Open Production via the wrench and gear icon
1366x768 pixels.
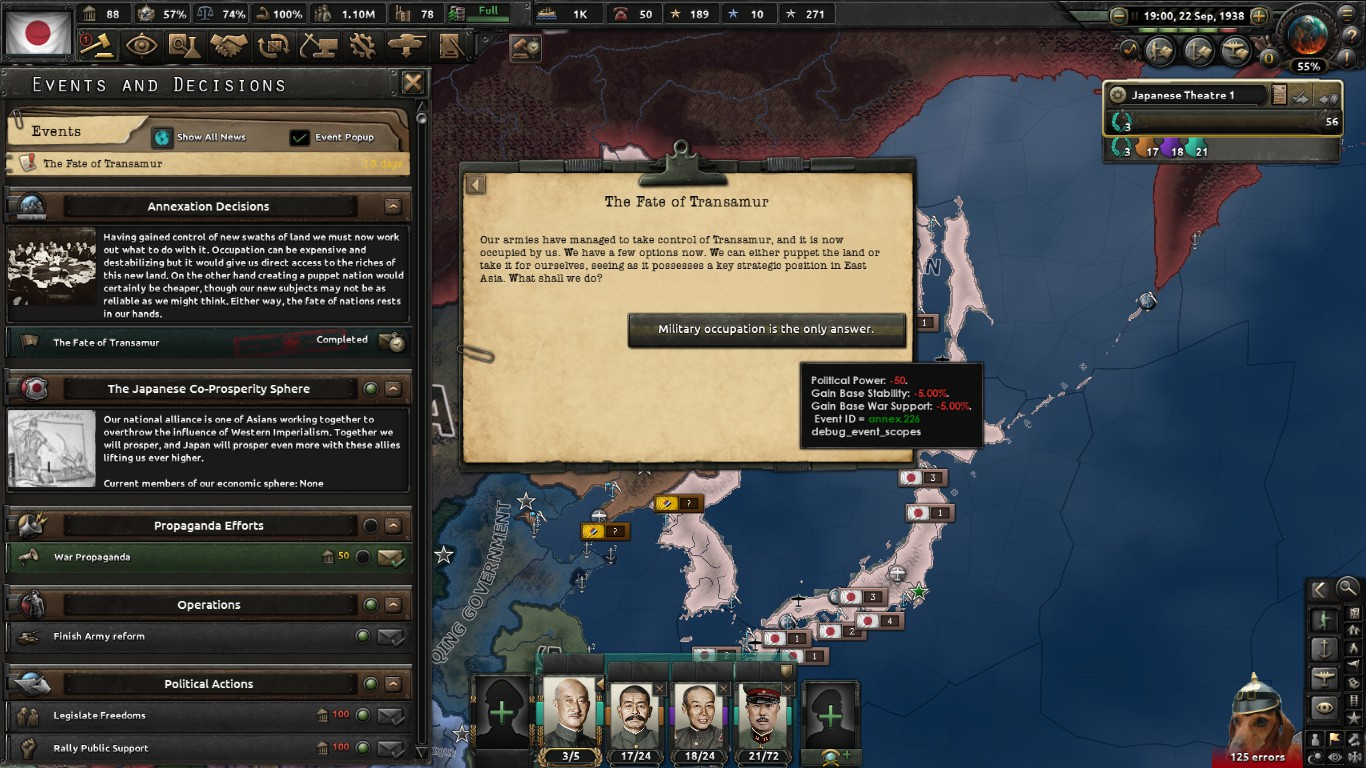[362, 45]
